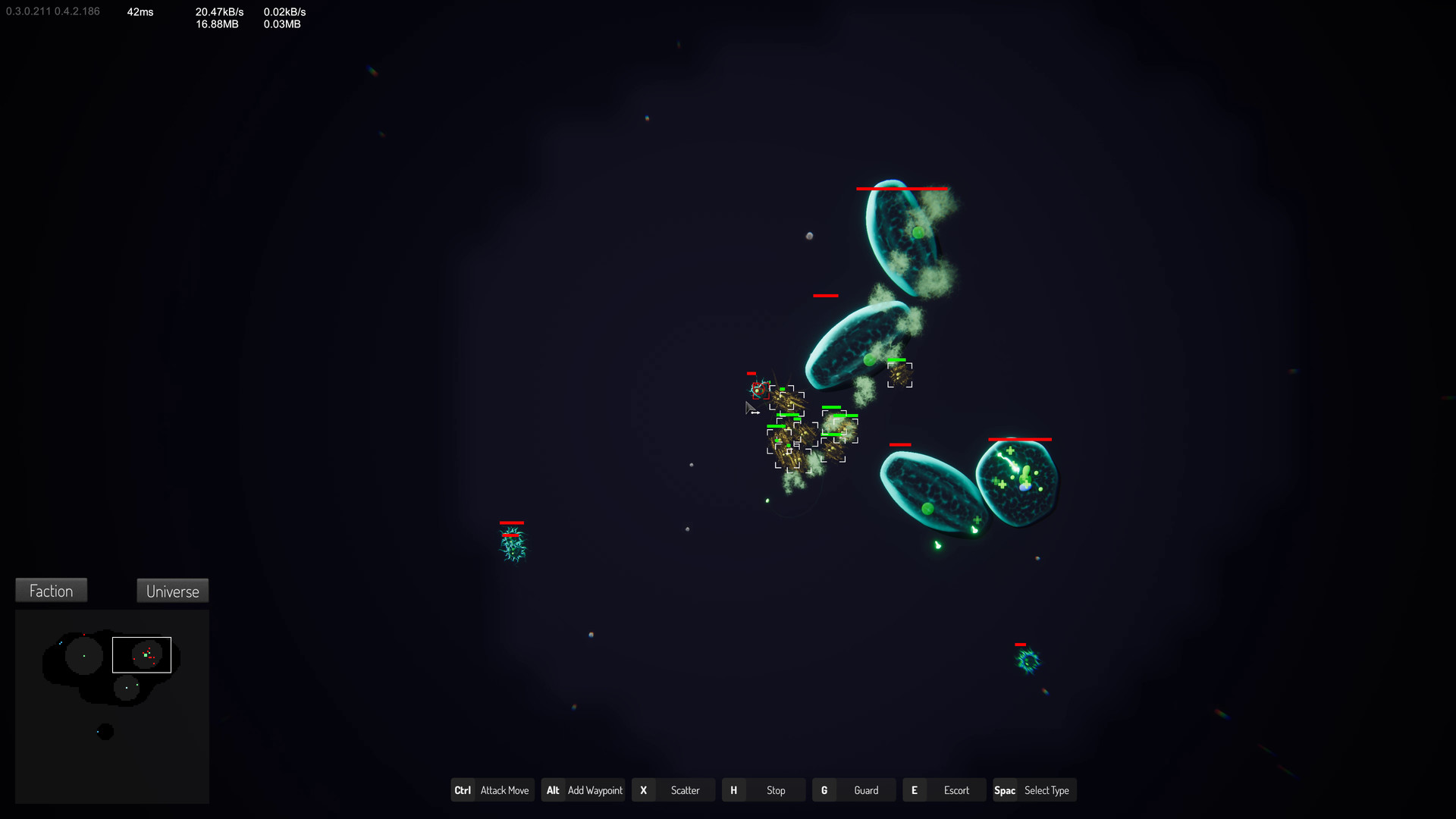
Task: Click the white viewport rectangle on the minimap
Action: coord(142,654)
